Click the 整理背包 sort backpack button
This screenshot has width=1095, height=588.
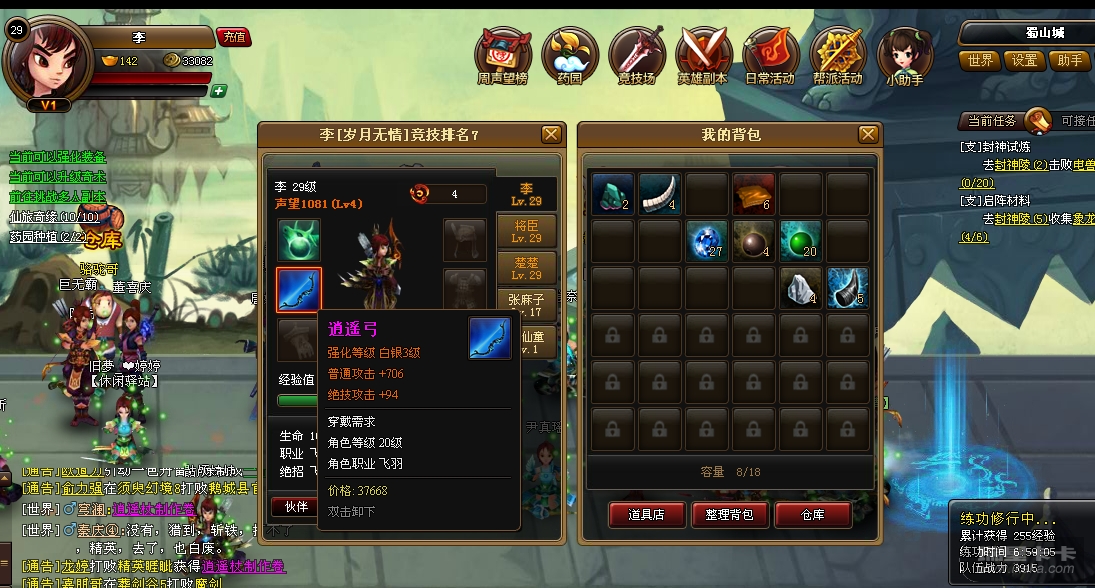729,515
